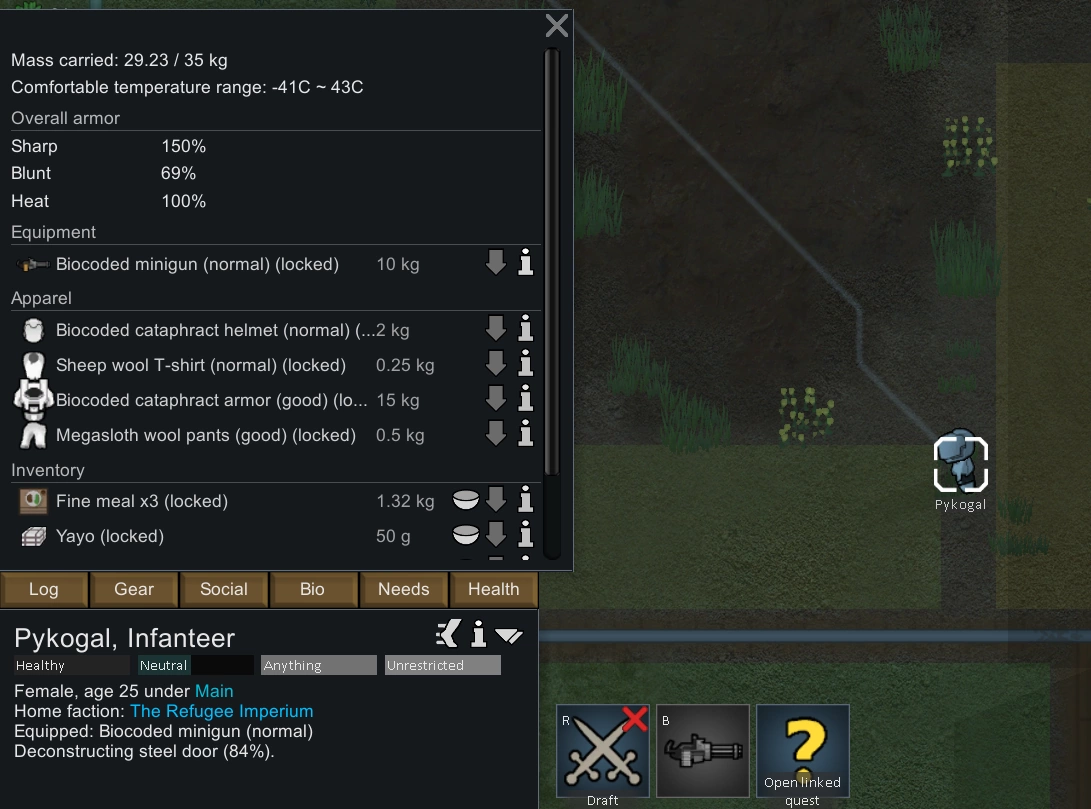1091x809 pixels.
Task: Open the Log tab
Action: [x=44, y=589]
